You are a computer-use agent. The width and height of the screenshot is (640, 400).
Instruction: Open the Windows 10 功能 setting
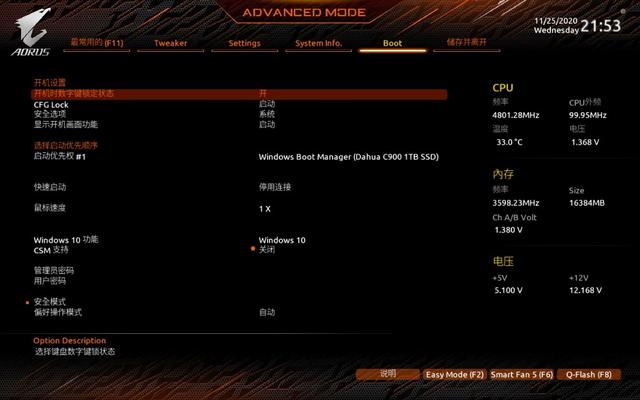click(66, 240)
